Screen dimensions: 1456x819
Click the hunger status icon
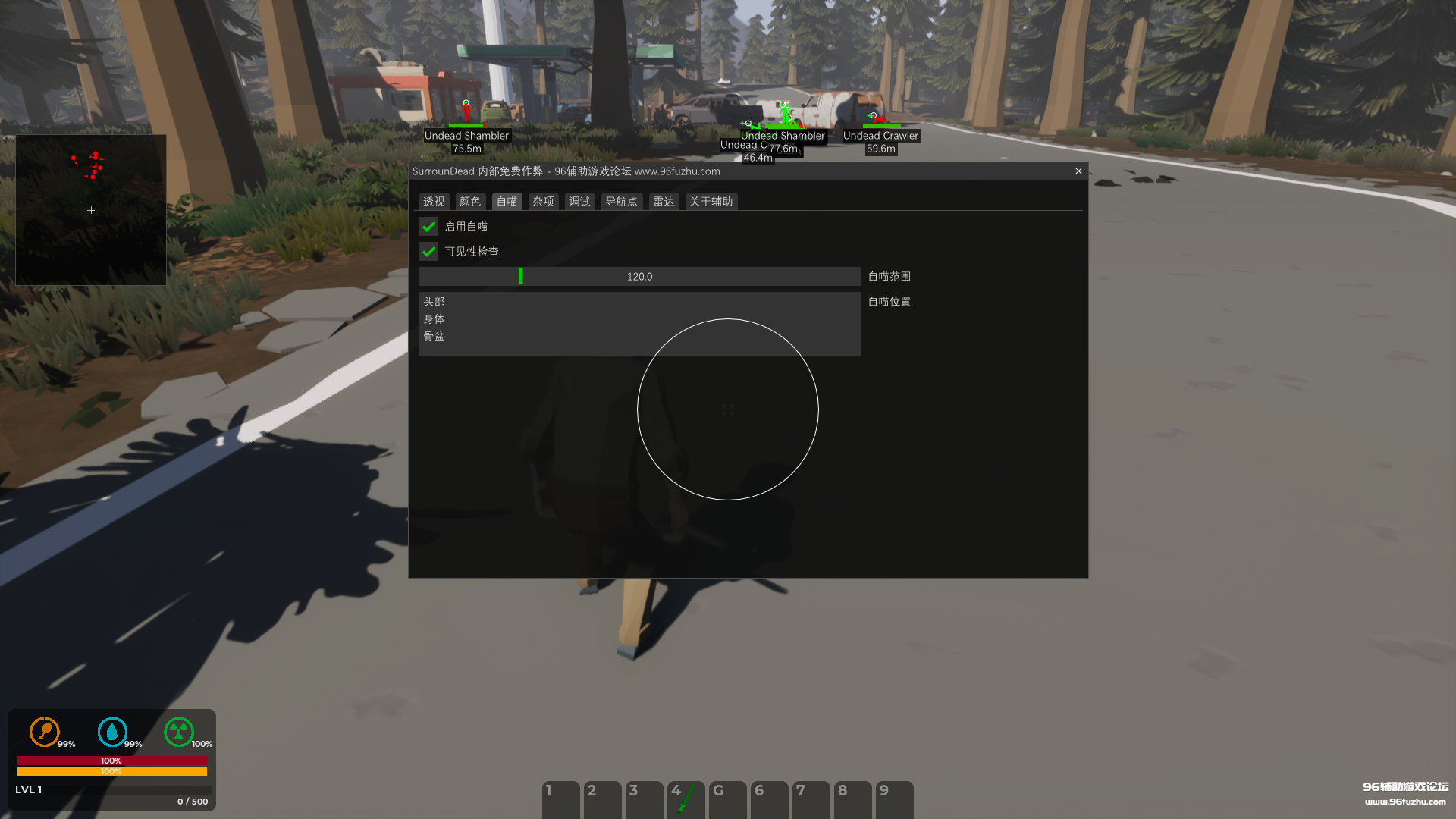(x=45, y=733)
